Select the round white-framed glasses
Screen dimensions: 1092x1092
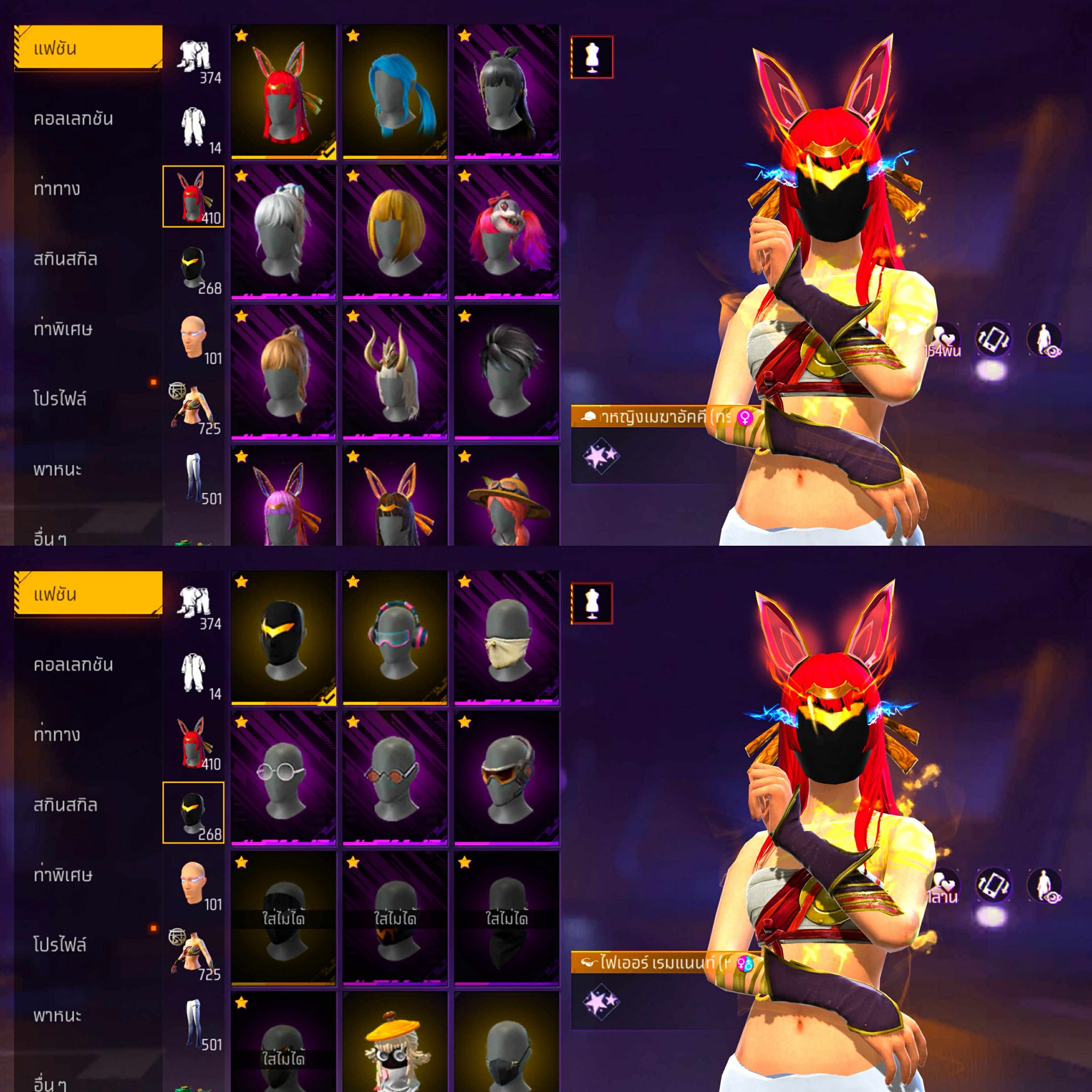click(x=283, y=779)
